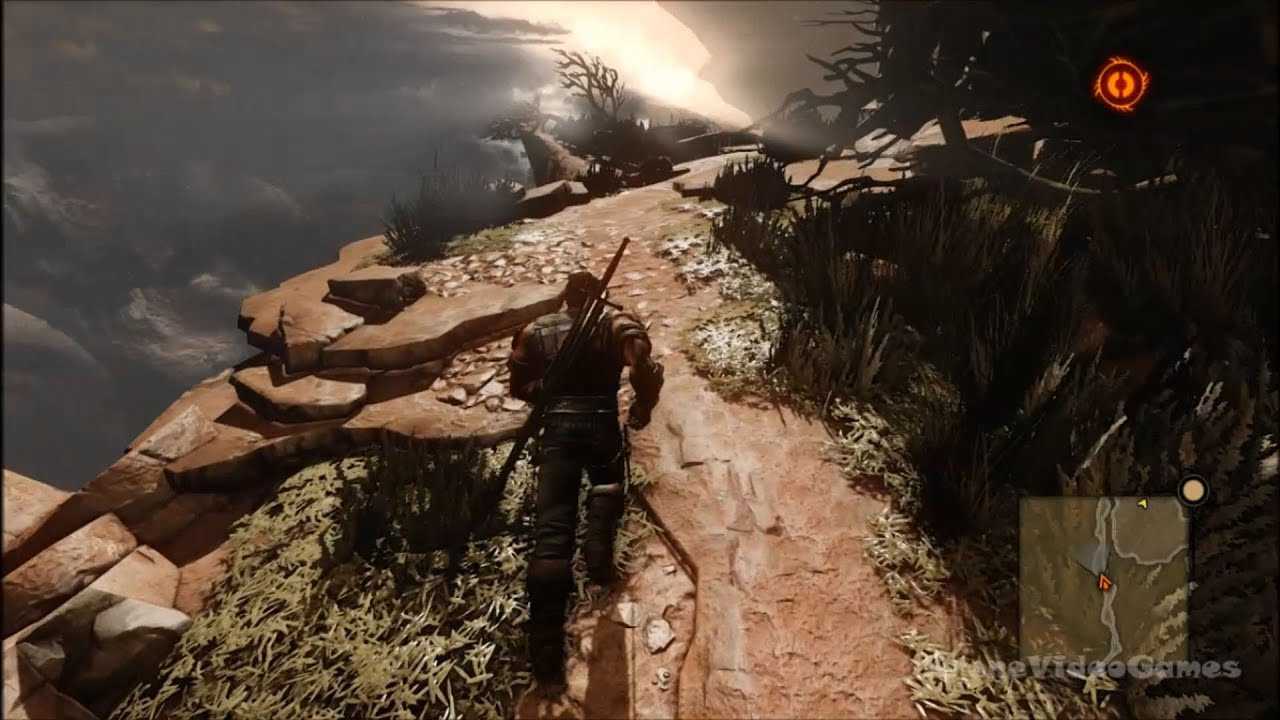This screenshot has height=720, width=1280.
Task: Click the glowing orange ring icon
Action: click(x=1121, y=84)
